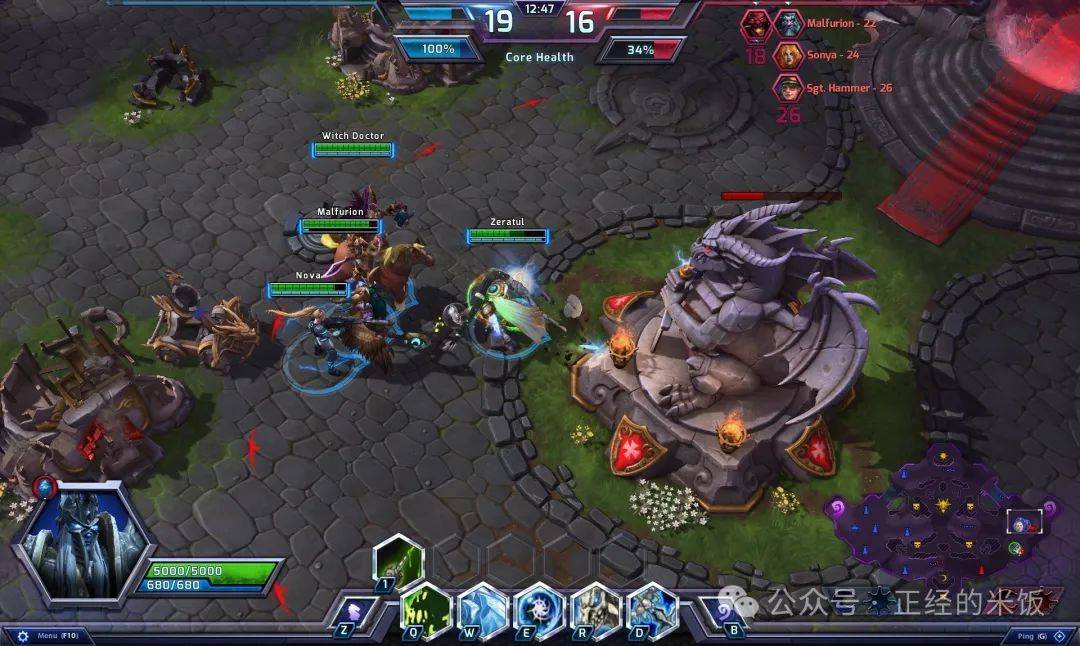
Task: Select Sonya's portrait in the enemy death list
Action: (790, 55)
